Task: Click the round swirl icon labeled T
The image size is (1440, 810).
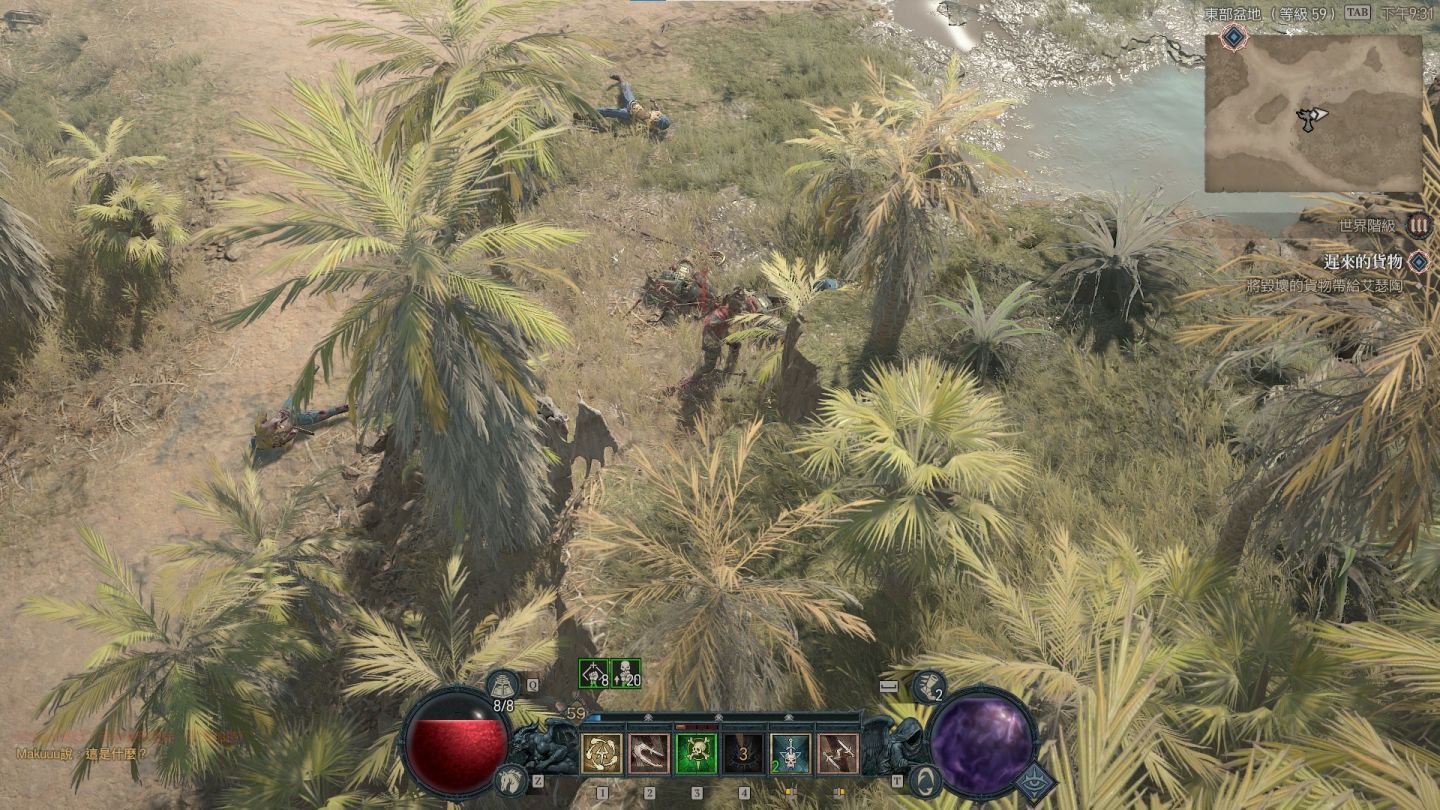Action: click(922, 779)
